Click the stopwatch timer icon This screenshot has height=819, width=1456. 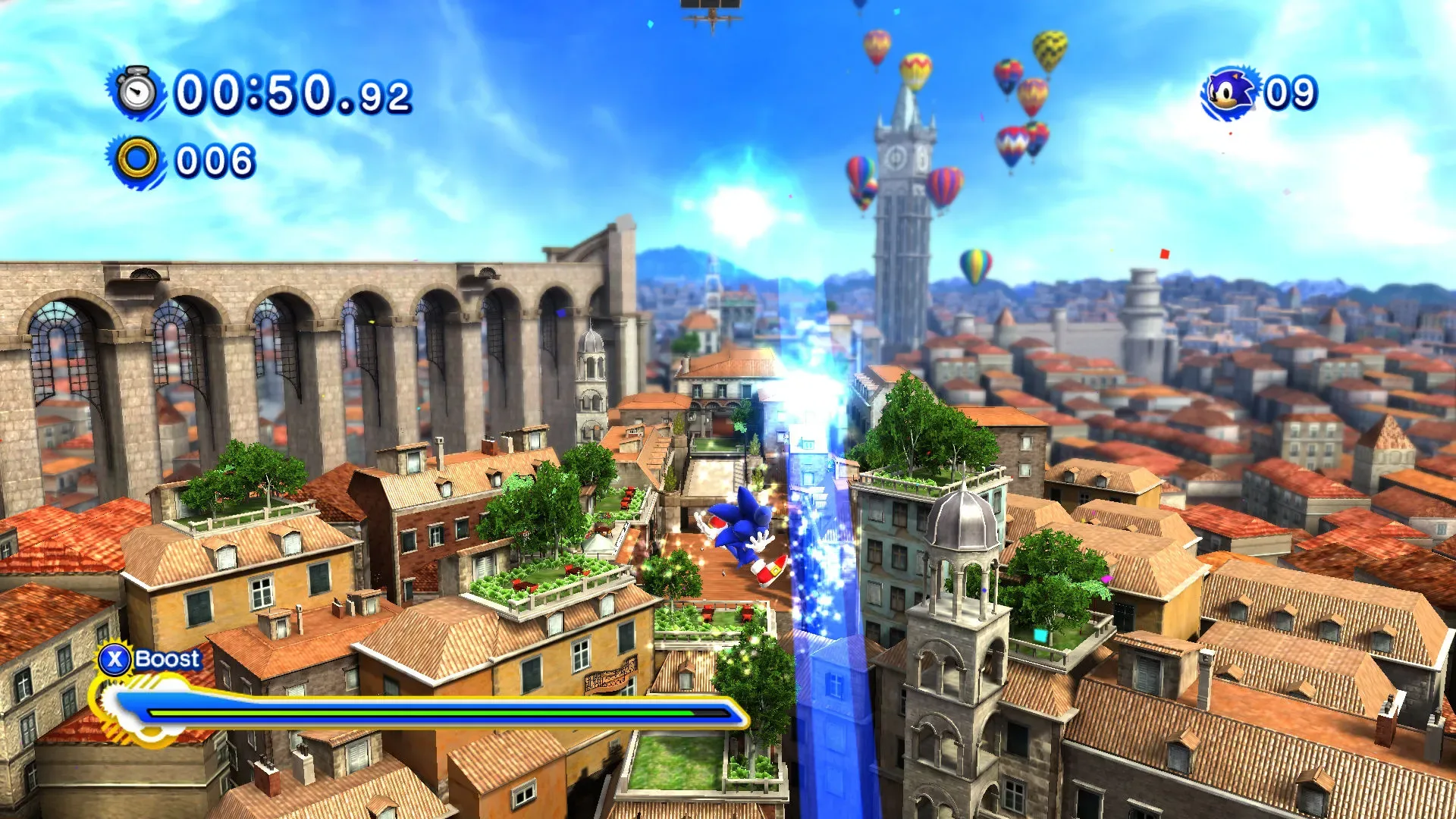pyautogui.click(x=135, y=91)
